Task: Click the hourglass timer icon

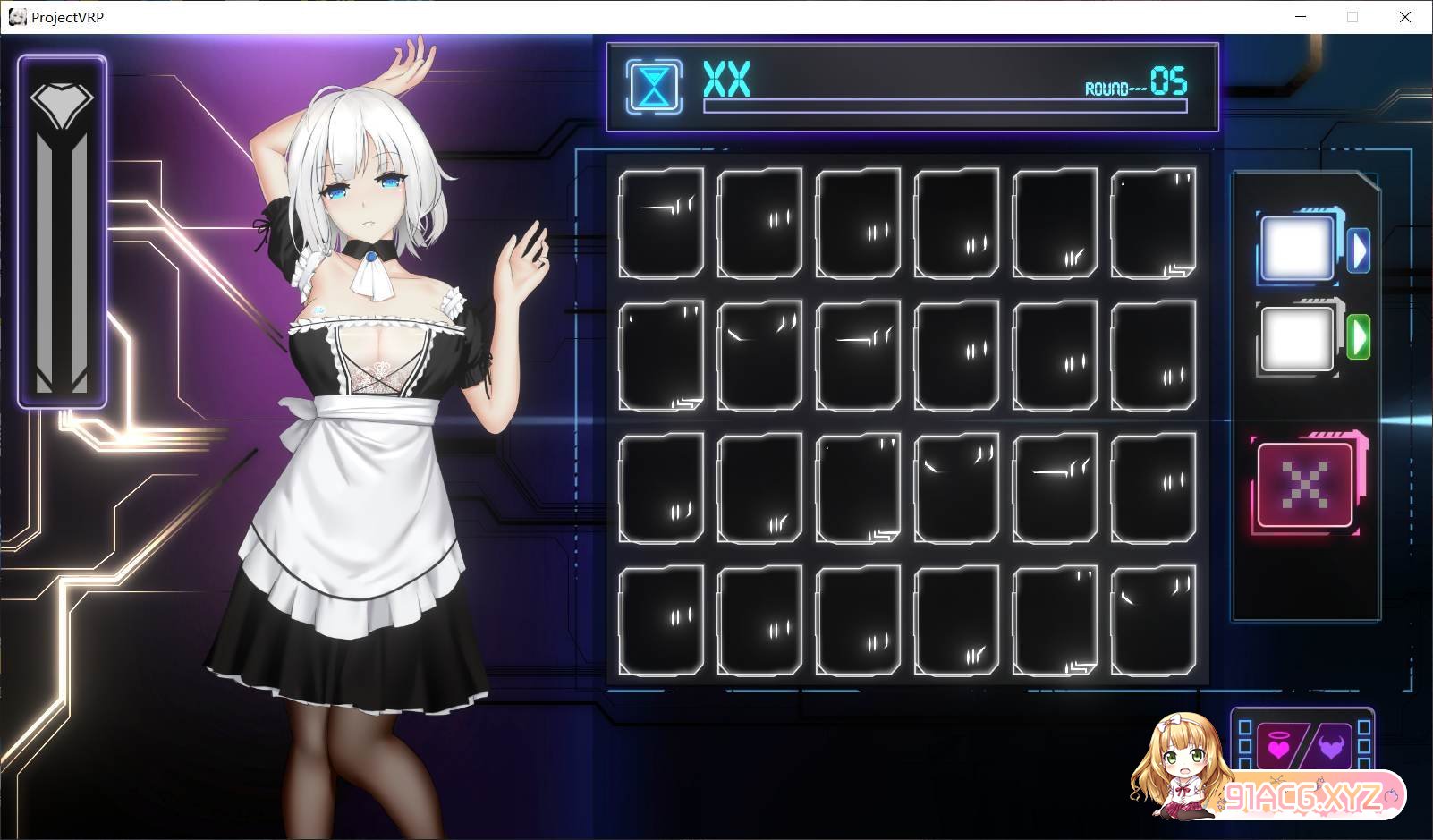Action: point(652,85)
